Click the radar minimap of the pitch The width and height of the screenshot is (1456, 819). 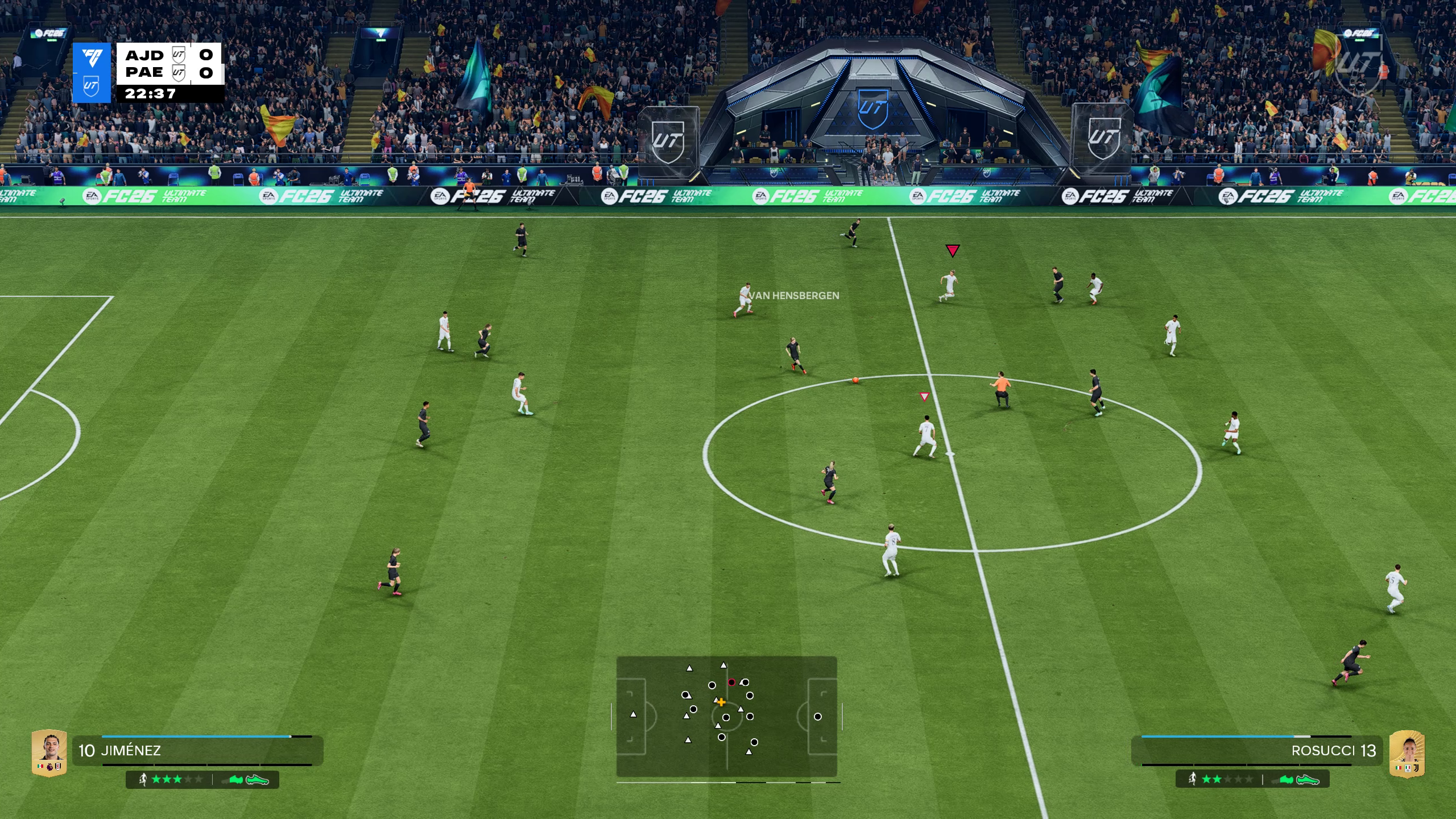[726, 717]
